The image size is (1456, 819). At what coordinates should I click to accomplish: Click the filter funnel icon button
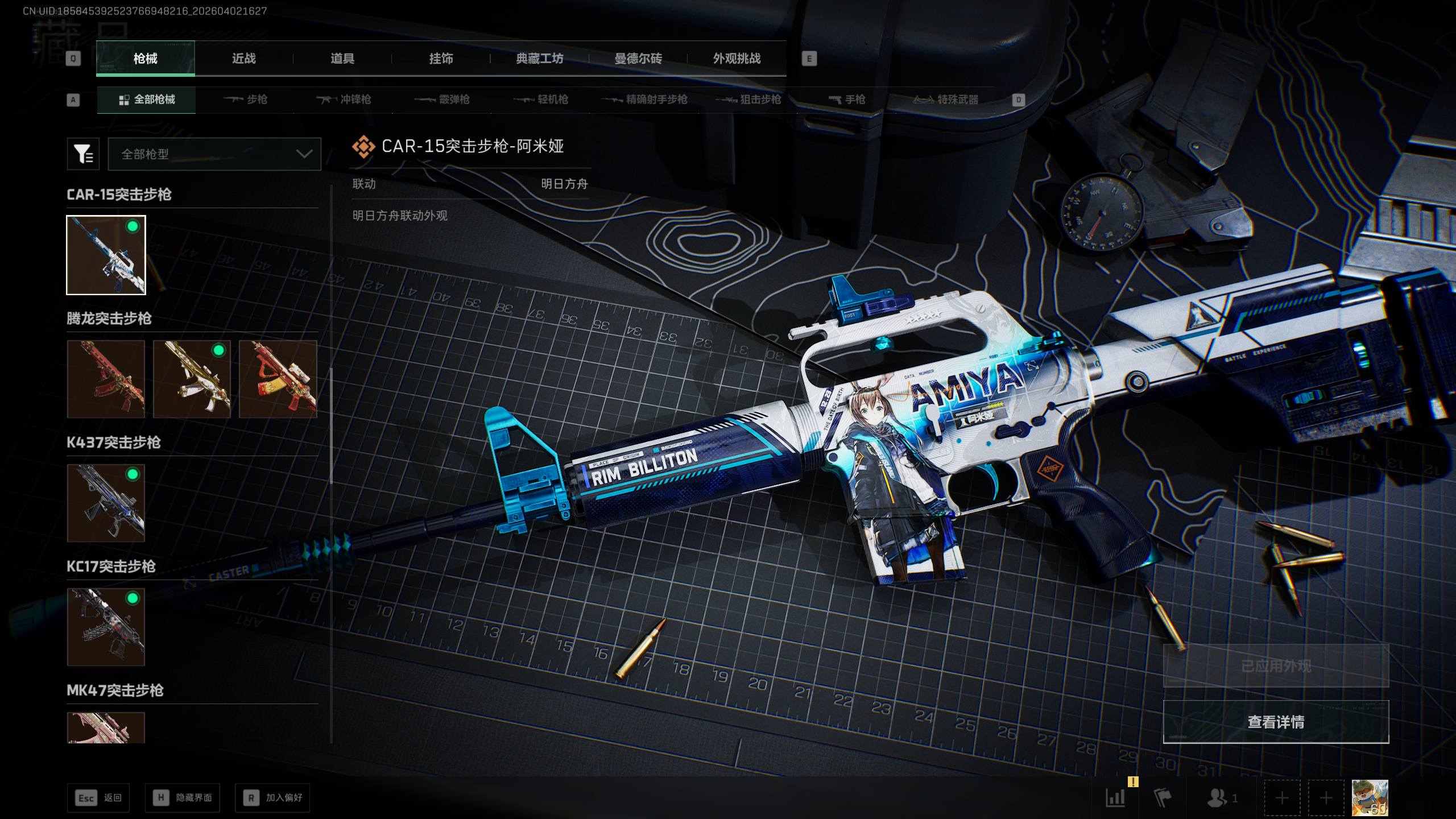83,154
